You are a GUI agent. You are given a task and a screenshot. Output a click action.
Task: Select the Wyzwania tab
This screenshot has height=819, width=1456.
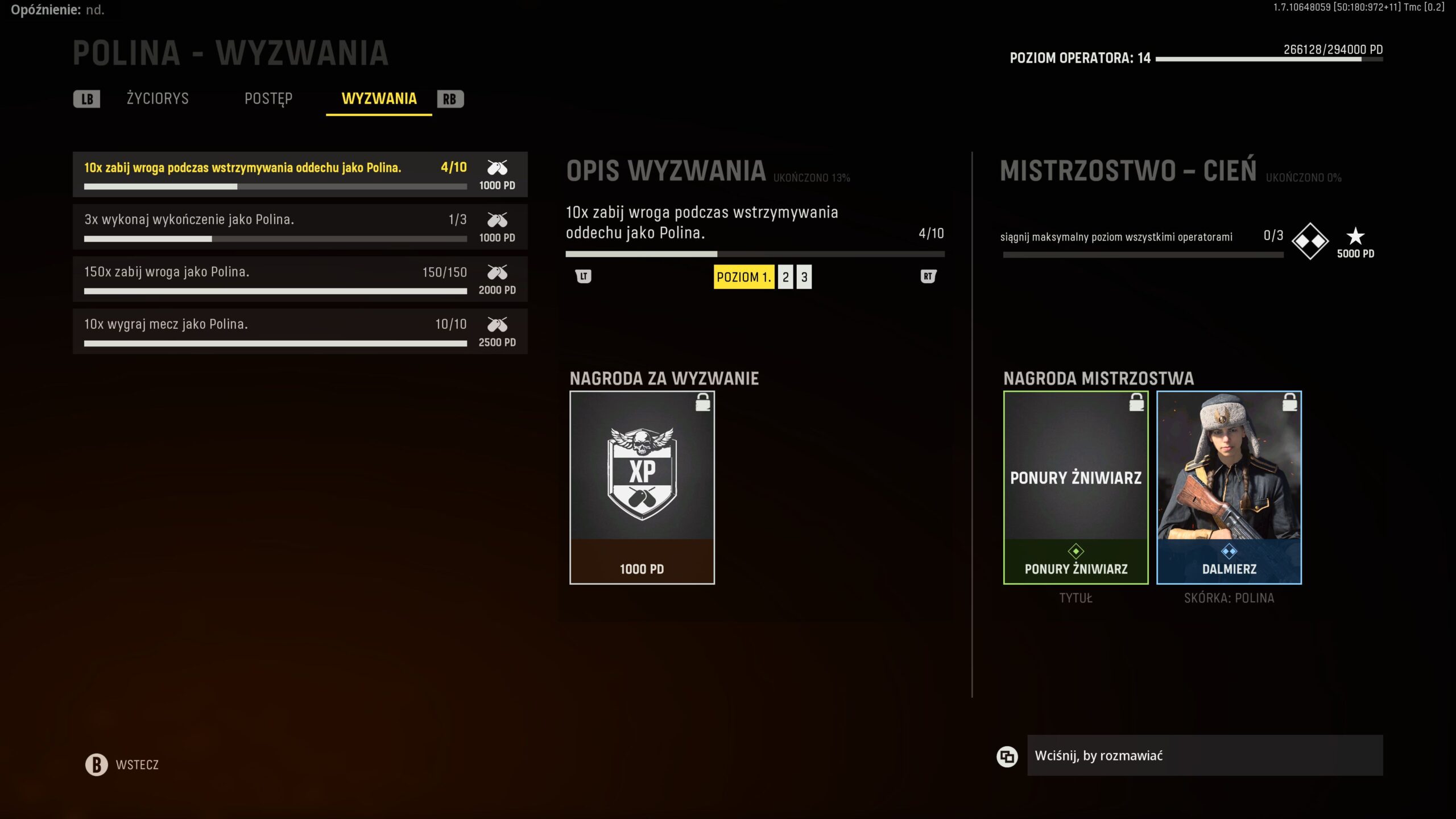[x=379, y=98]
